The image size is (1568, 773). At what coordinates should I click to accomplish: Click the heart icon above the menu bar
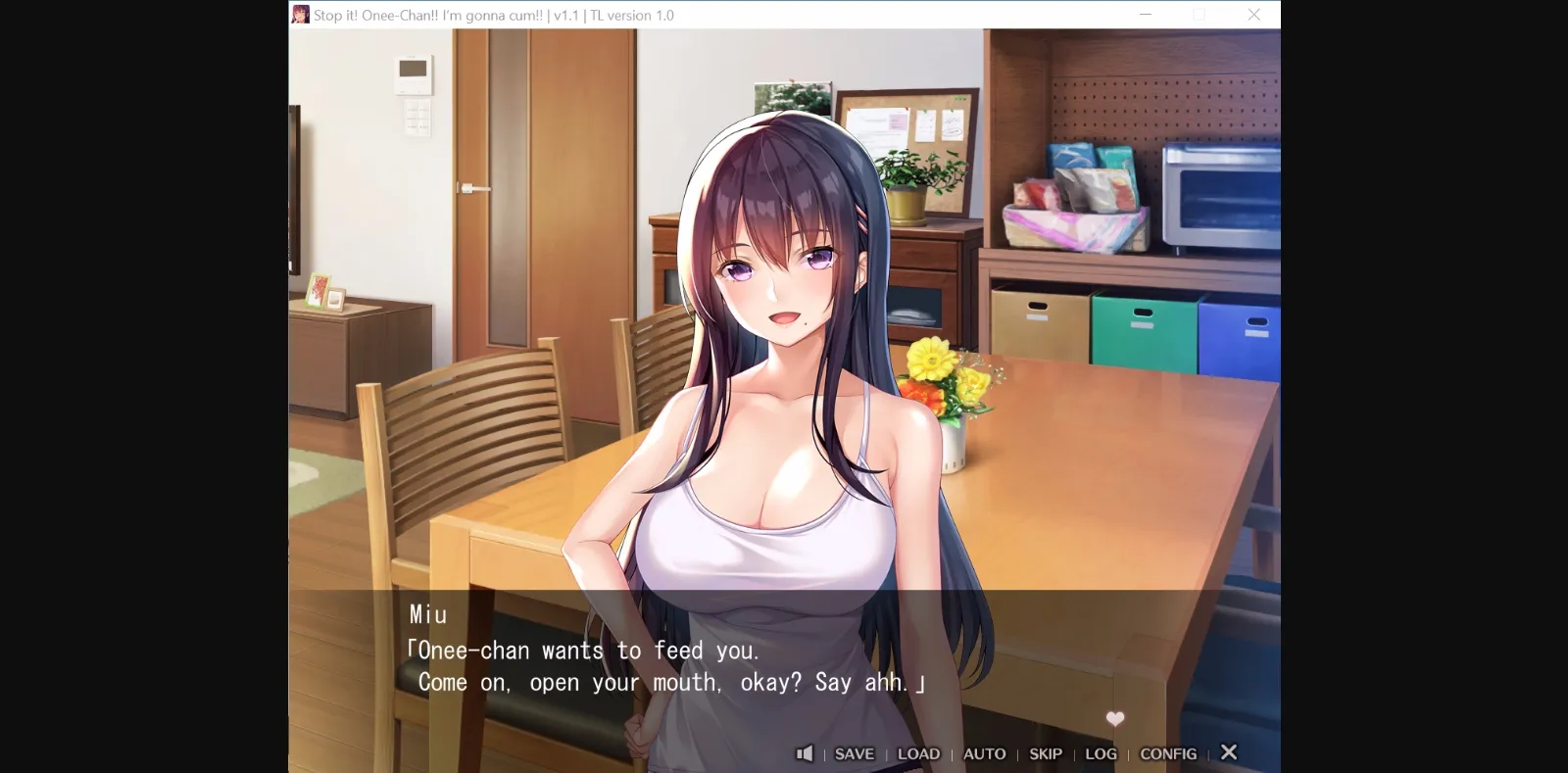(x=1114, y=718)
